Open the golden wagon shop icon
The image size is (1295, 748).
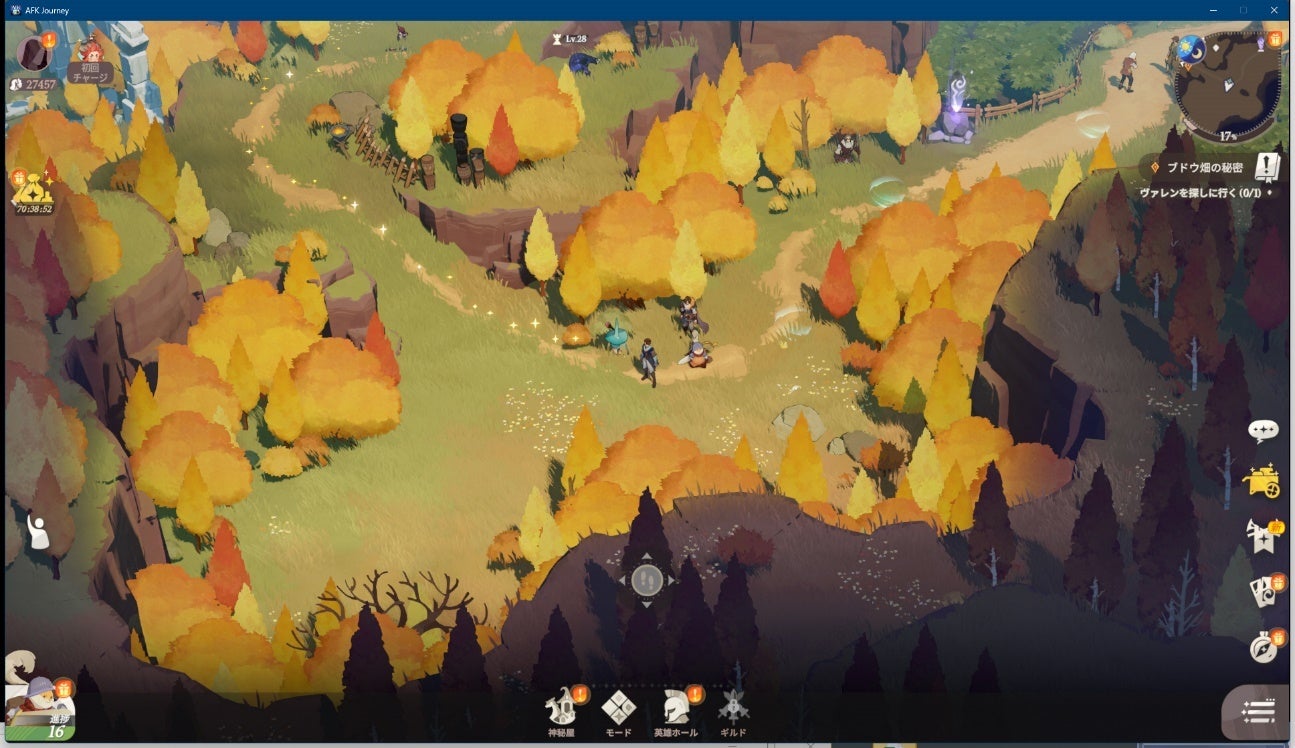click(x=1261, y=482)
